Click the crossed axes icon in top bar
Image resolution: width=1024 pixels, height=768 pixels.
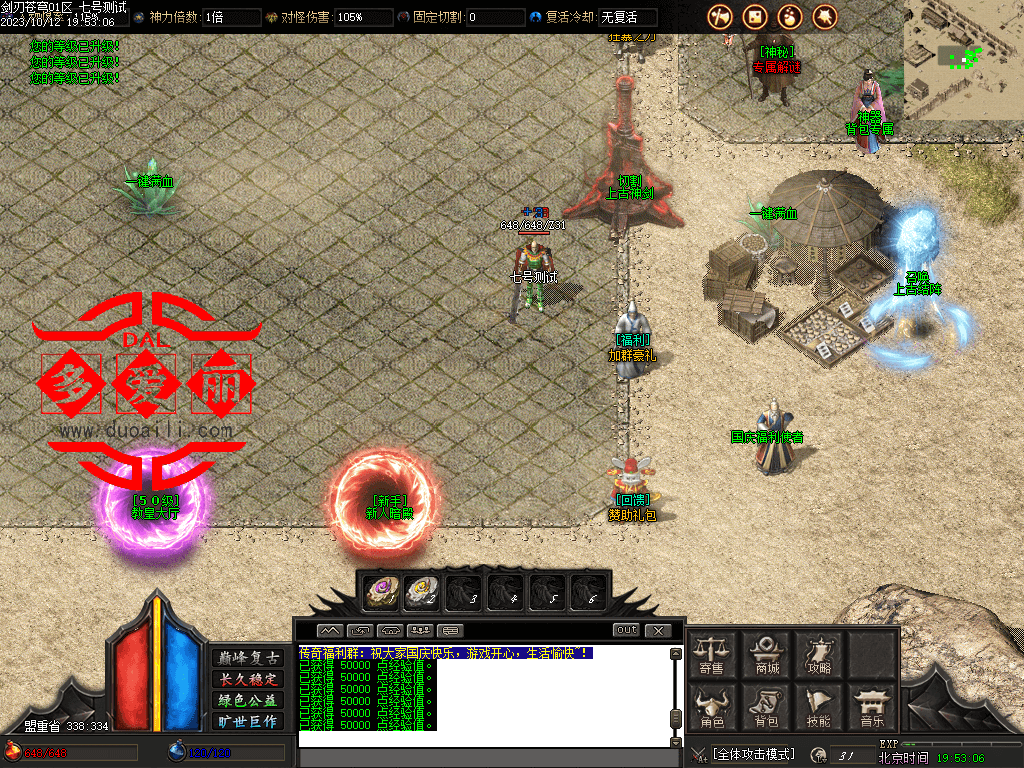(x=720, y=16)
